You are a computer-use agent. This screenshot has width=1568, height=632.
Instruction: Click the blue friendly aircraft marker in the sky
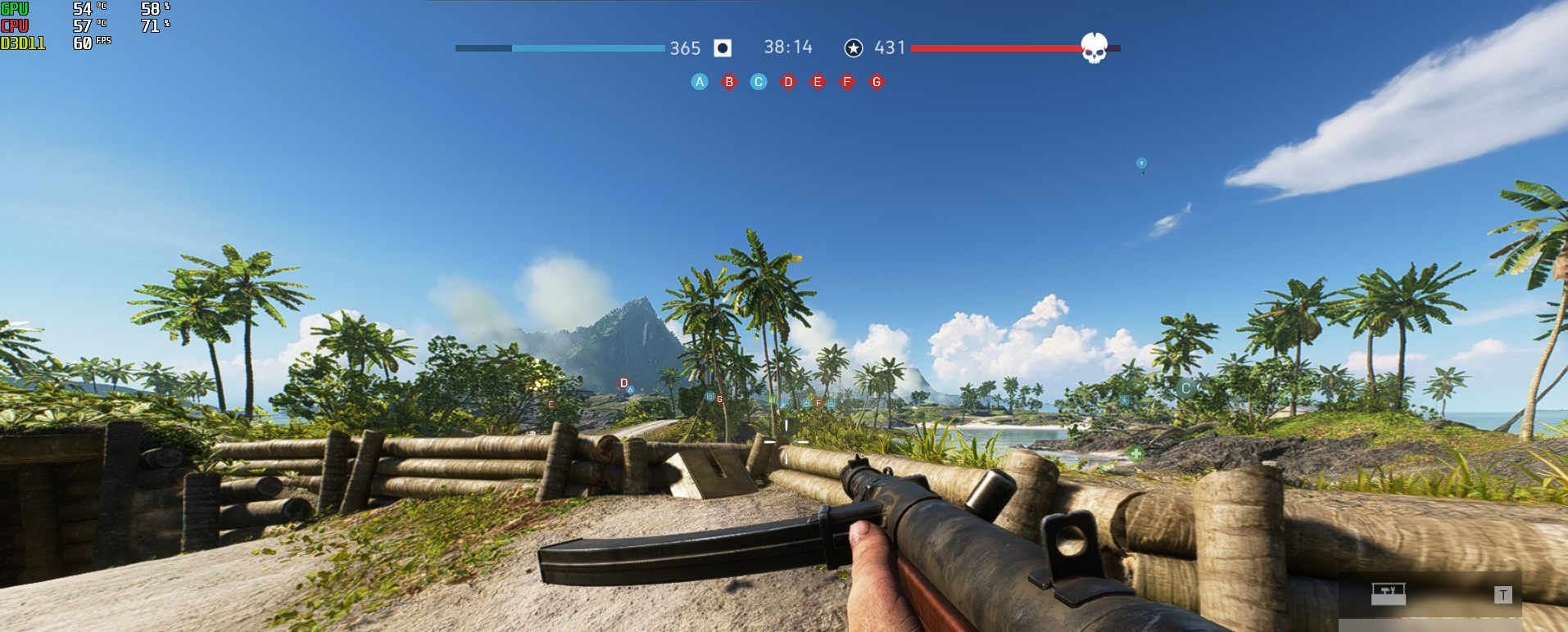pos(1141,164)
